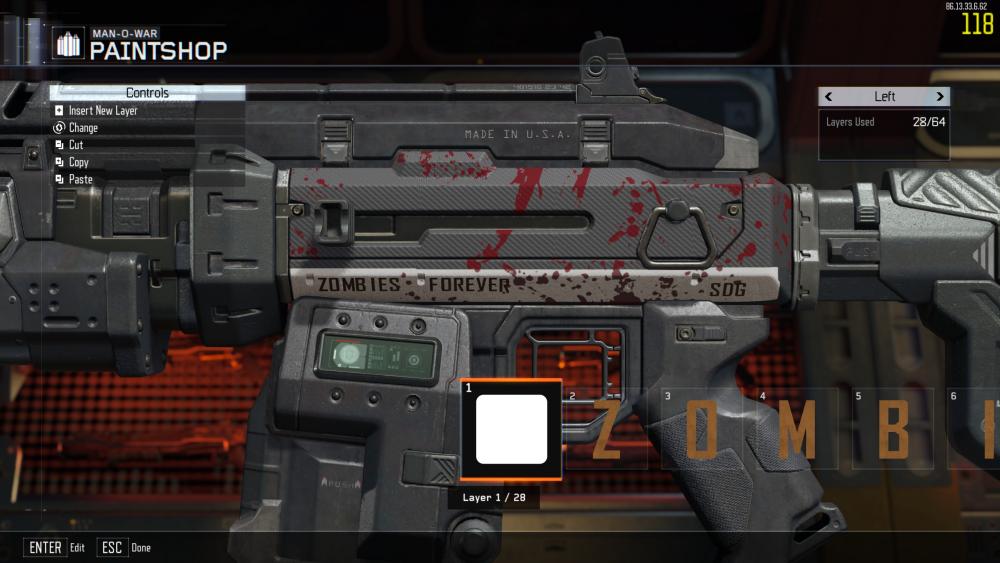Paste a layer from Controls
Viewport: 1000px width, 563px height.
click(x=80, y=179)
